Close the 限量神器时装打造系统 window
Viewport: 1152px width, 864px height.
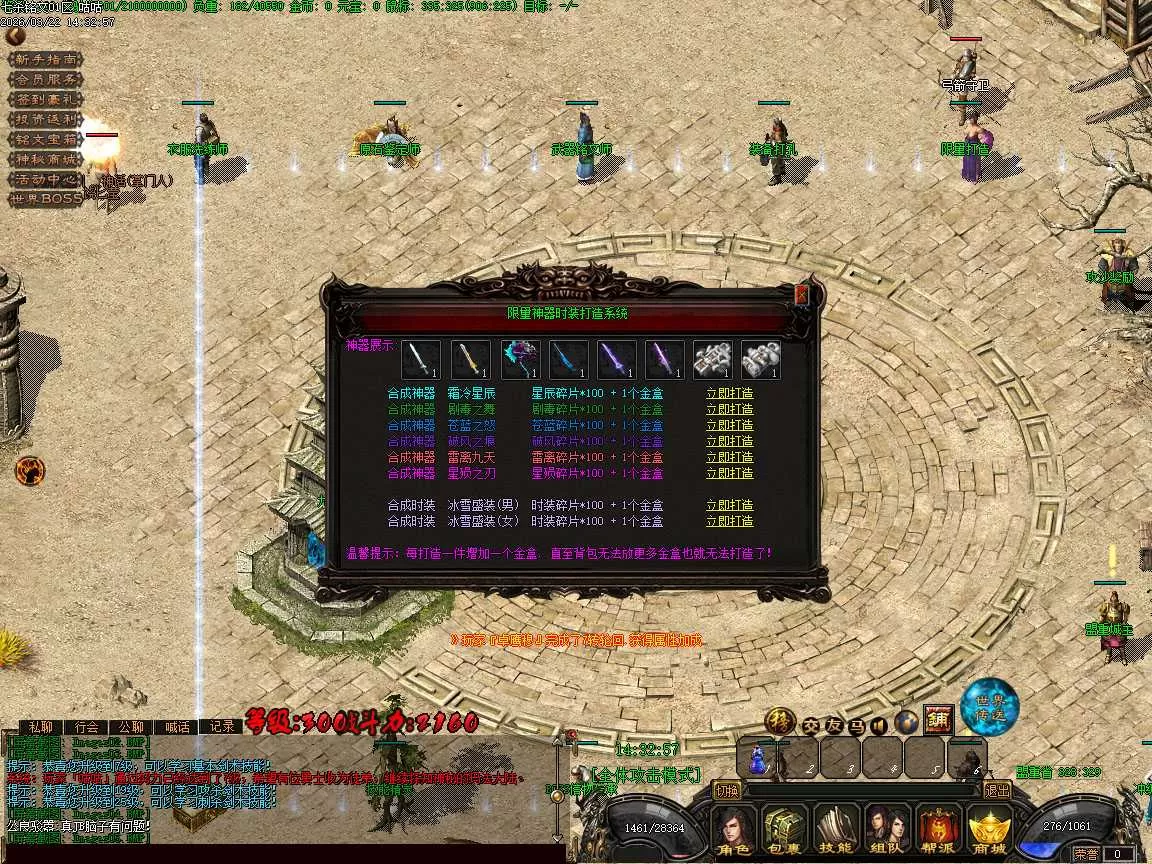coord(801,295)
